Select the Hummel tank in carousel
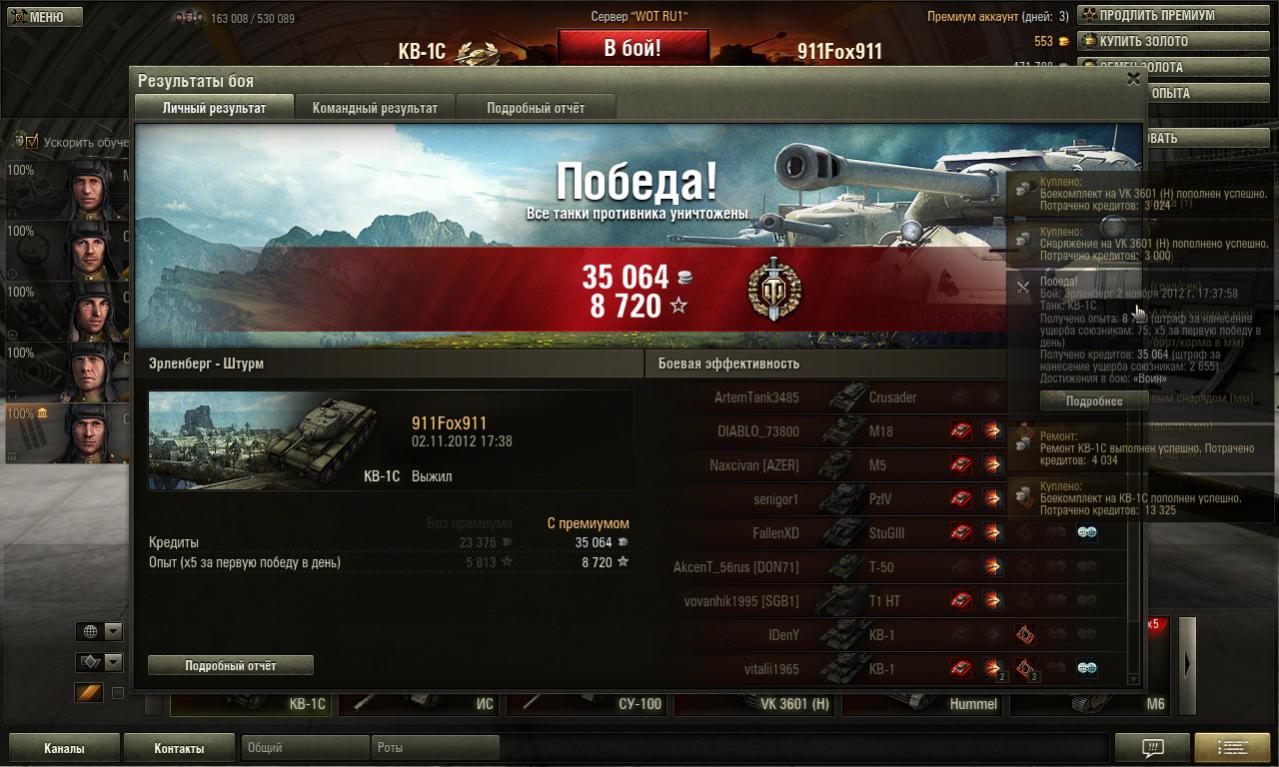The height and width of the screenshot is (767, 1279). tap(923, 704)
